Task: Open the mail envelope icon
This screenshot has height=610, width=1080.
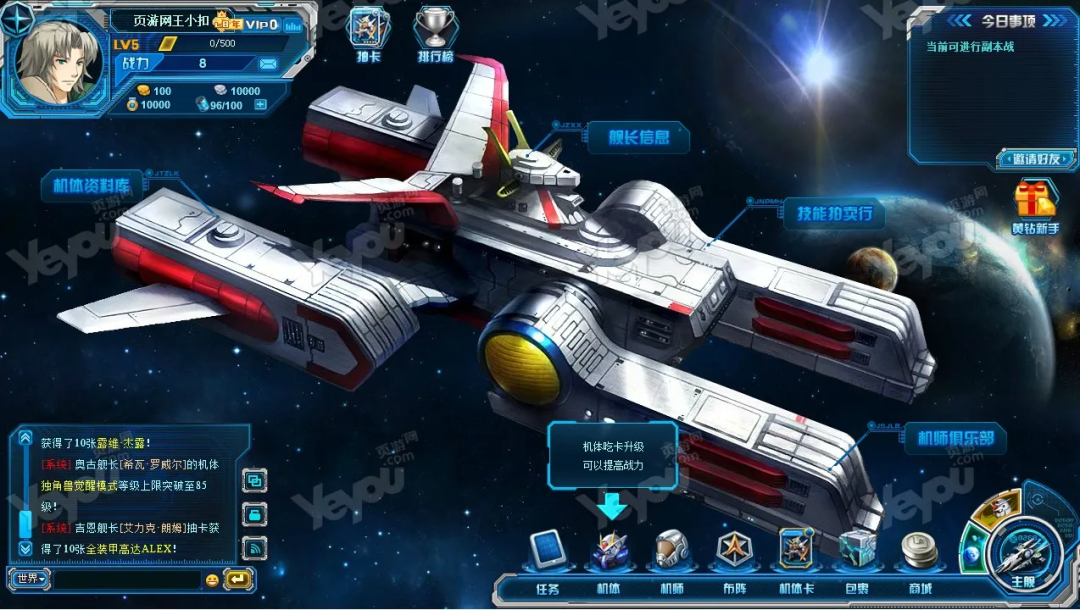Action: [268, 64]
